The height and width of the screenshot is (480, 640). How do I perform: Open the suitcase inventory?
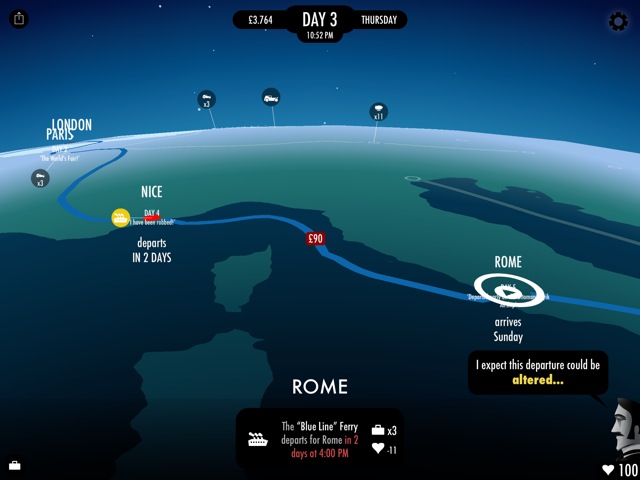coord(15,465)
